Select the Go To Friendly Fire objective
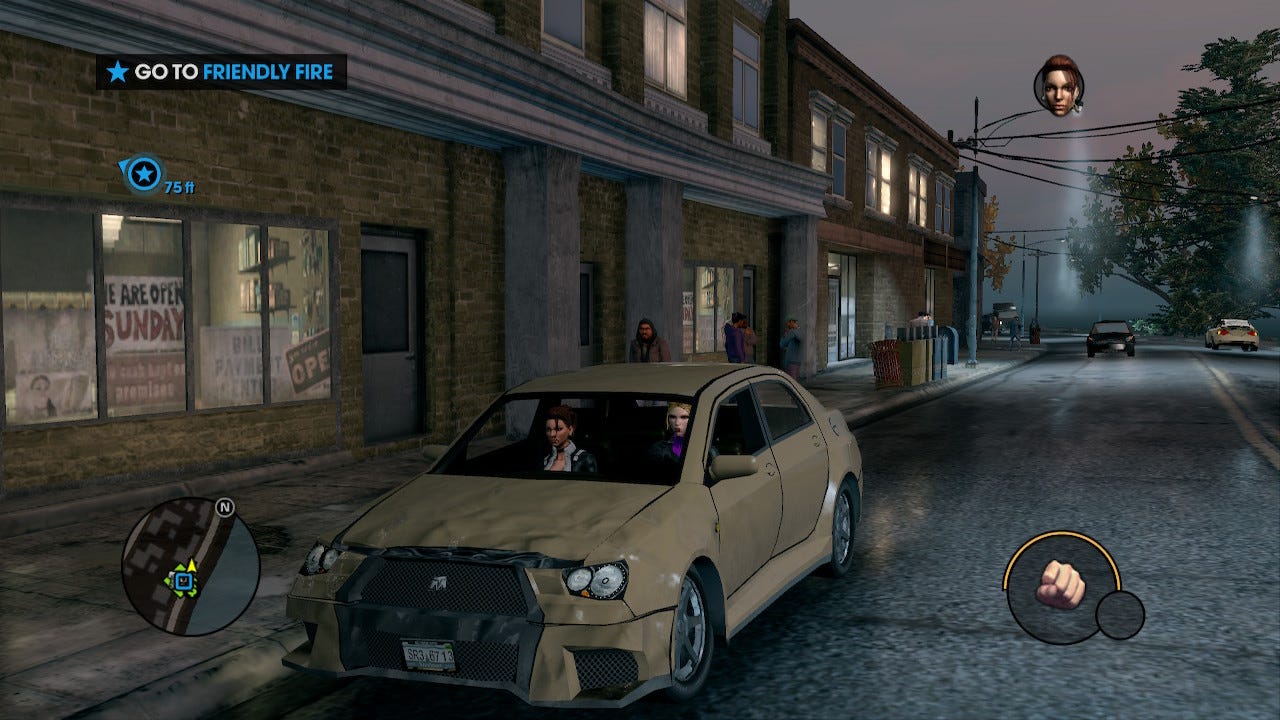The image size is (1280, 720). tap(221, 72)
